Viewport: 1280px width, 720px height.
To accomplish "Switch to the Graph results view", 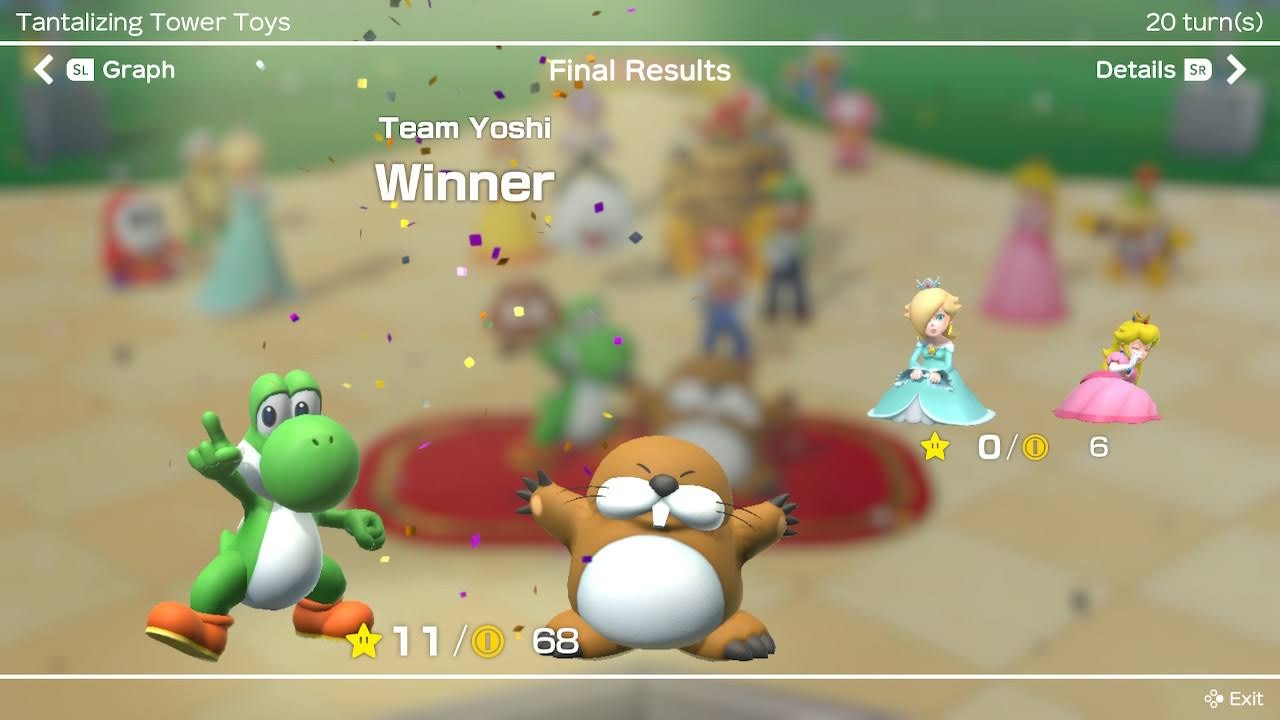I will pyautogui.click(x=105, y=70).
